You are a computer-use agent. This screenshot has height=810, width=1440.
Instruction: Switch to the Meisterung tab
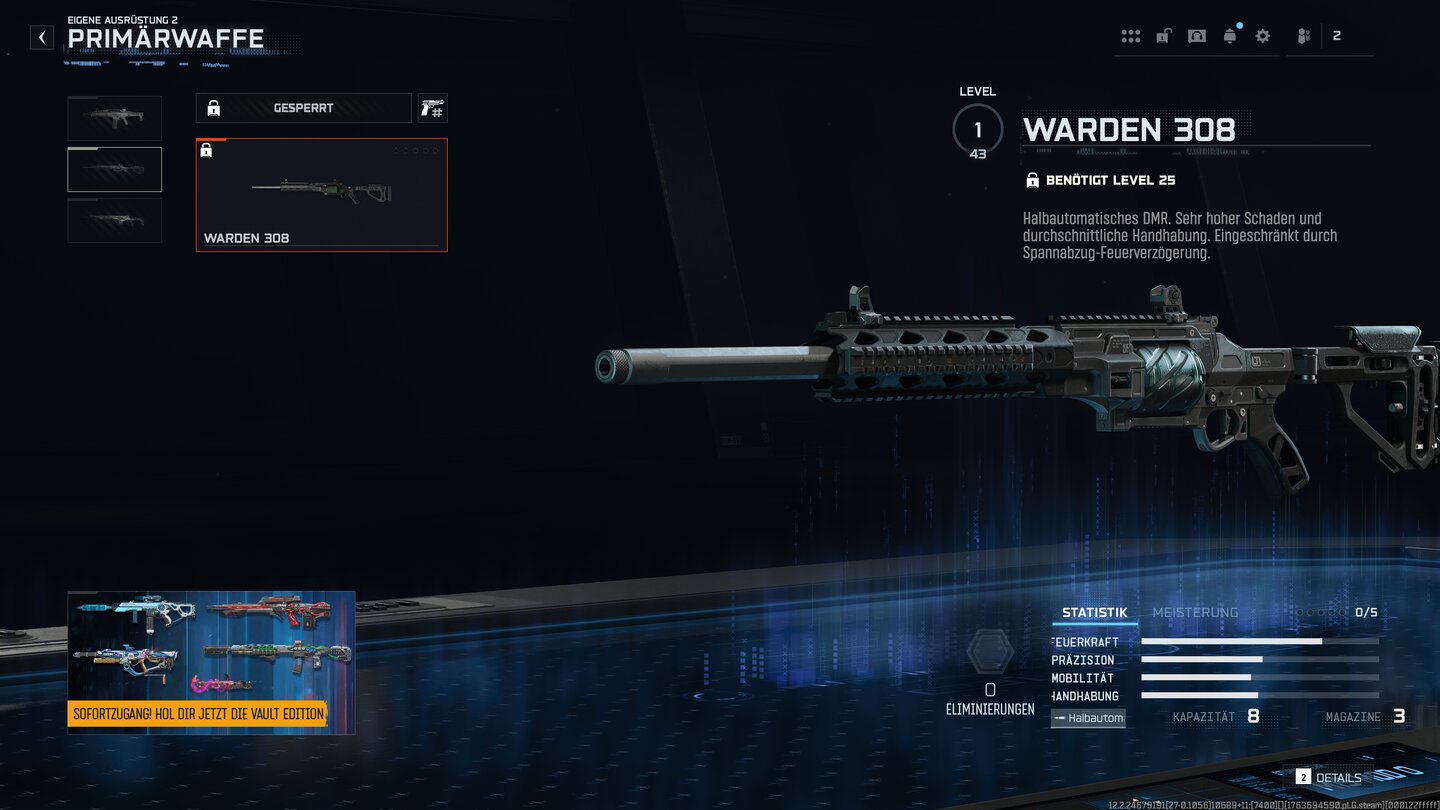coord(1195,613)
